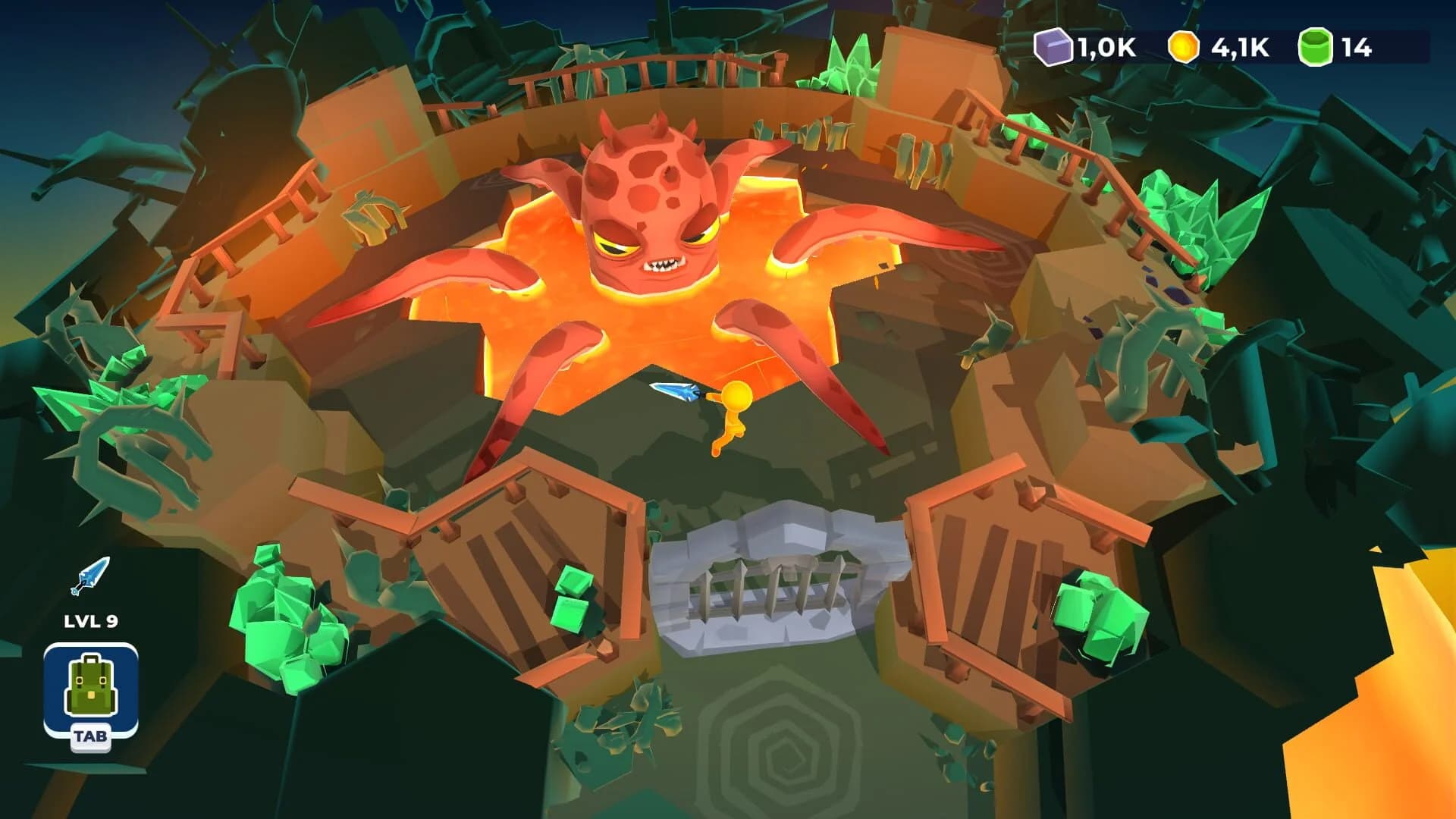Click the gem count showing 14
1456x819 pixels.
(1357, 47)
